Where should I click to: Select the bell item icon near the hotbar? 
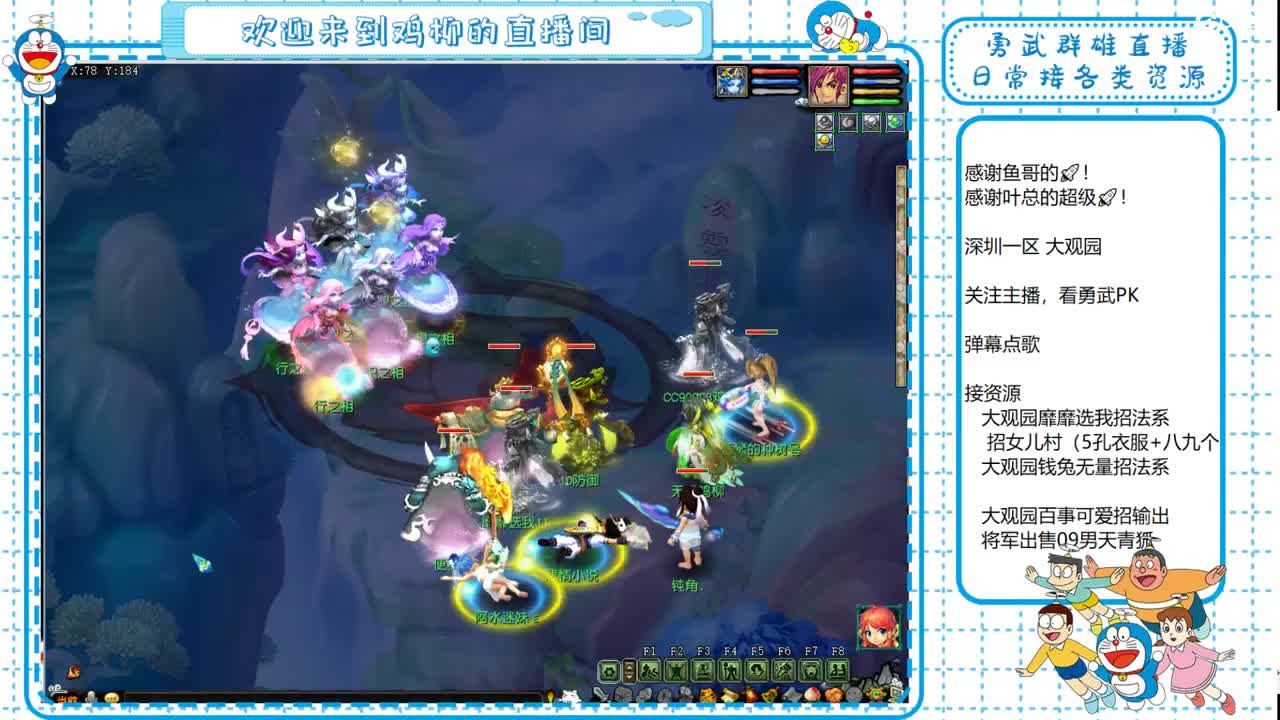pyautogui.click(x=770, y=693)
